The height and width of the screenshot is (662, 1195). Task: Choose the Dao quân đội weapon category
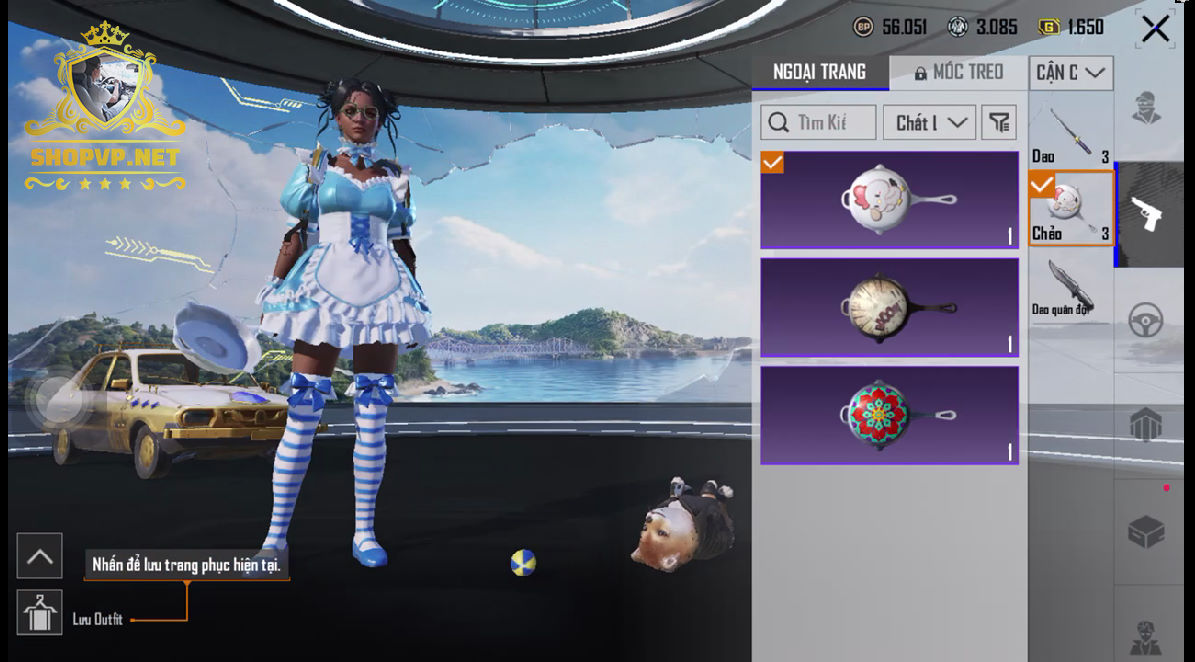click(1070, 288)
